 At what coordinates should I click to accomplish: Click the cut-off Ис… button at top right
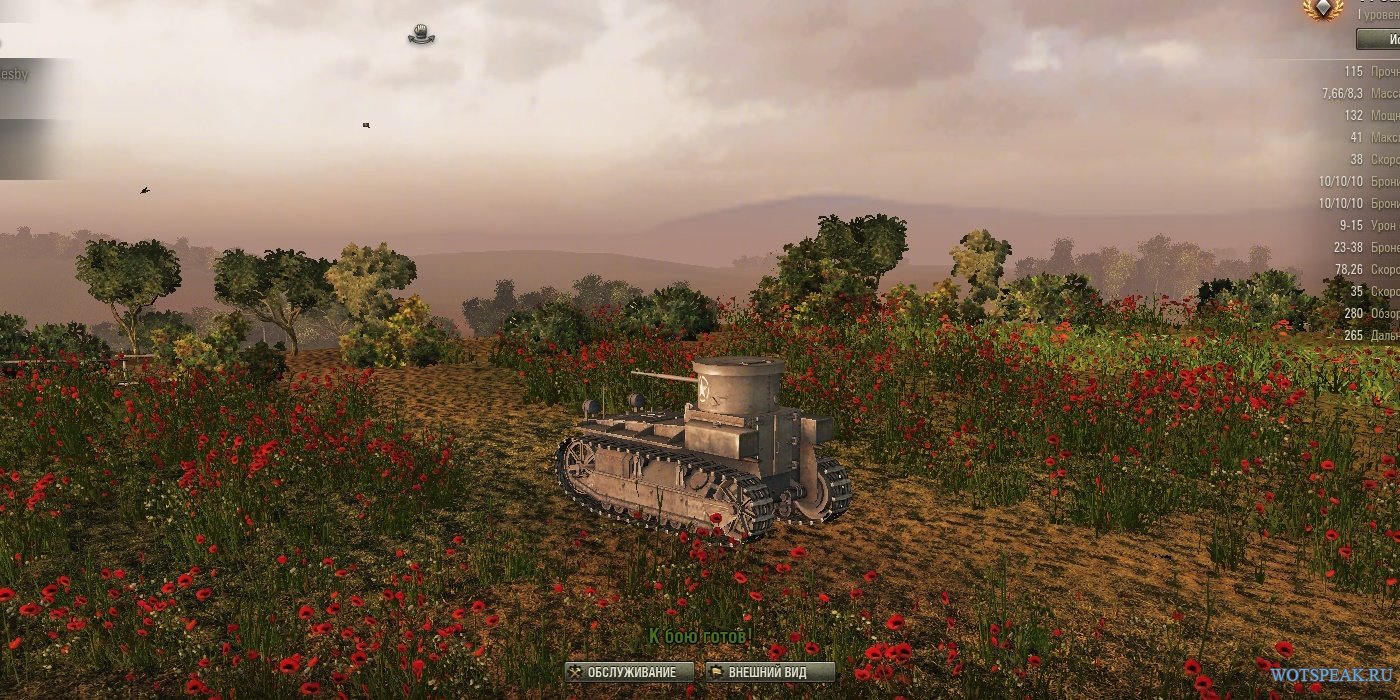(x=1379, y=39)
